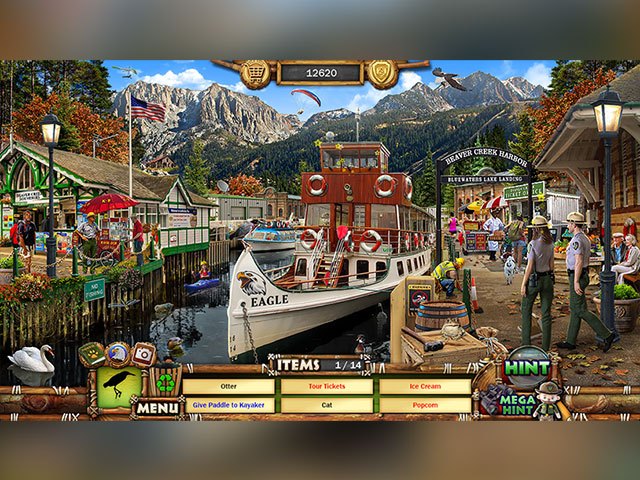Select the Otter list entry
This screenshot has height=480, width=640.
tap(229, 386)
